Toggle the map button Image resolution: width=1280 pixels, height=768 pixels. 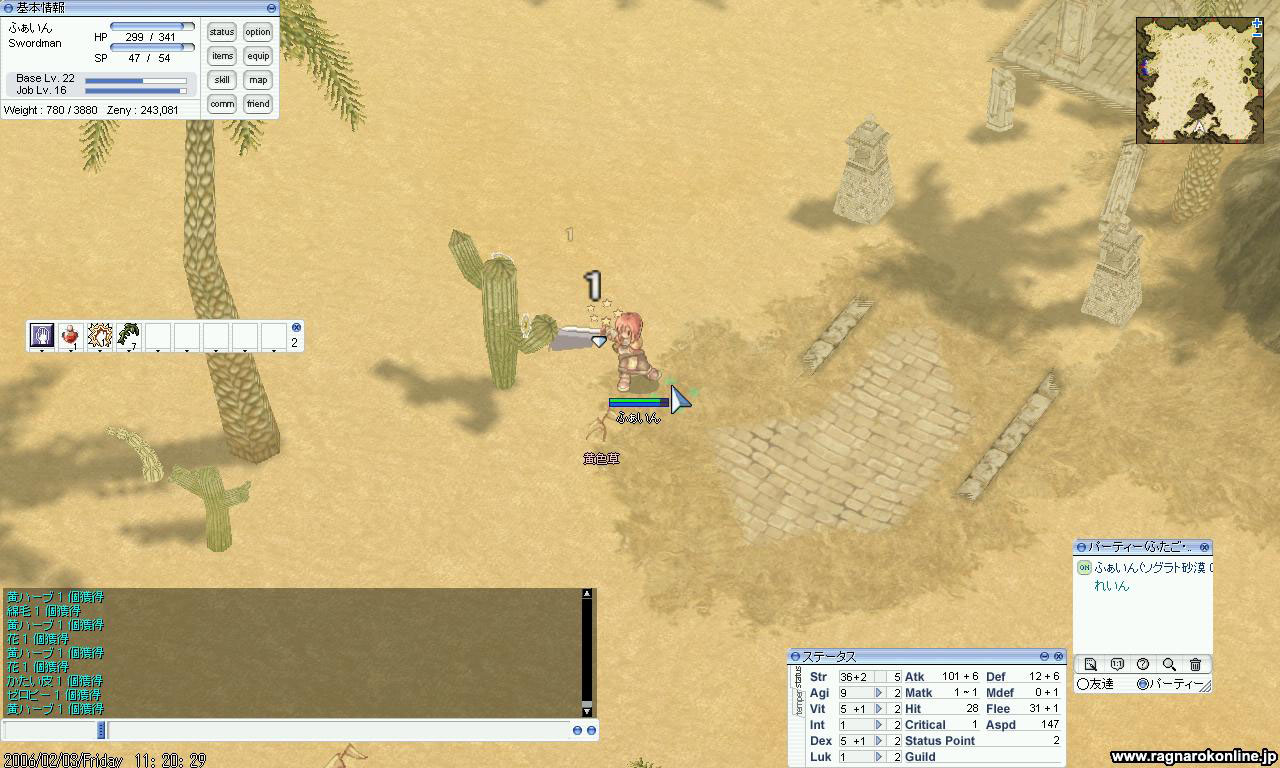[258, 80]
